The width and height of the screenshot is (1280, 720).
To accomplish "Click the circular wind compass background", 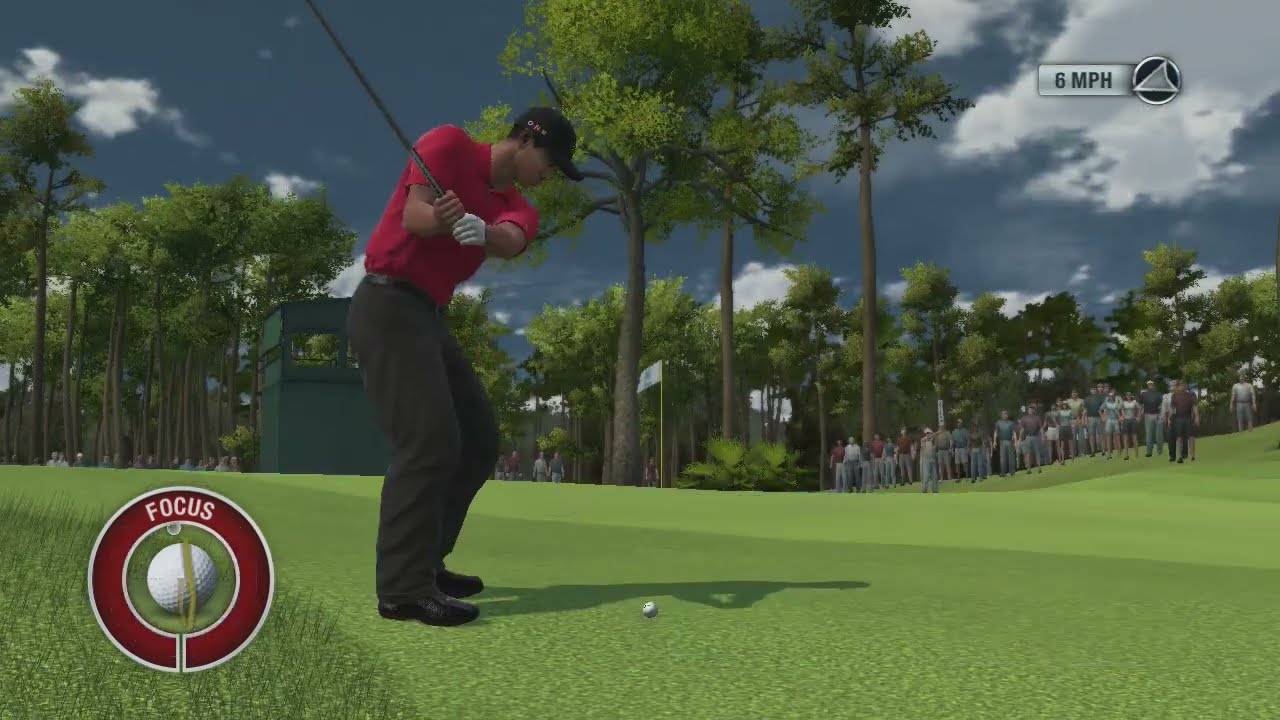I will (1154, 81).
